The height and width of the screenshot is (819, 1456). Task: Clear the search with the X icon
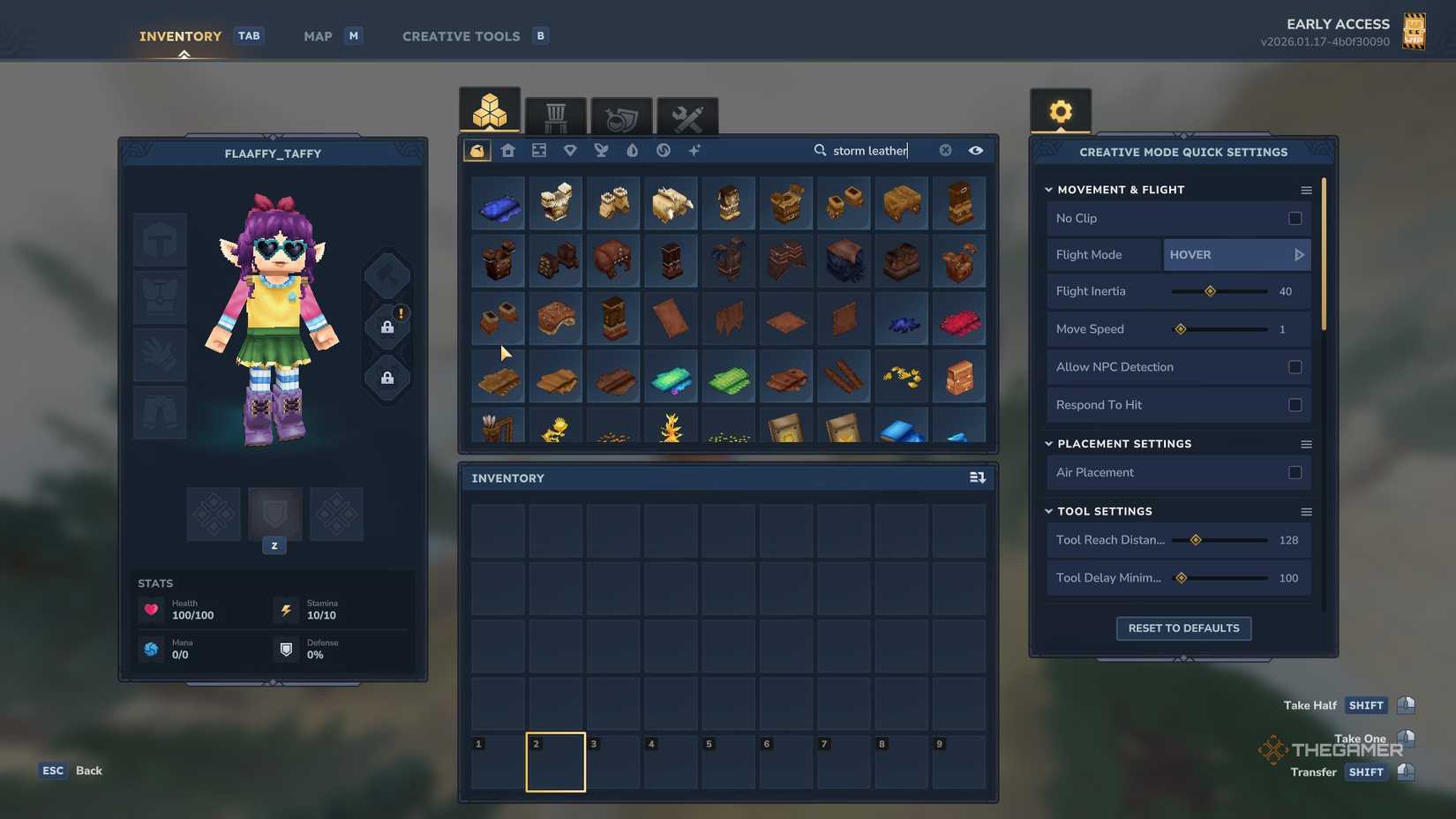click(x=945, y=150)
